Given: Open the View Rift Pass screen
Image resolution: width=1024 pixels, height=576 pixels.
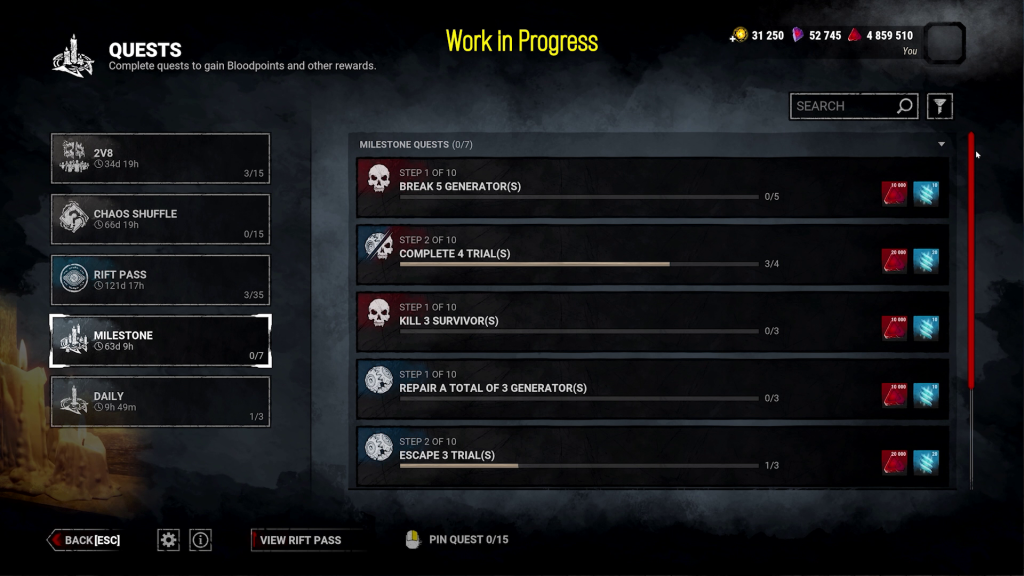Looking at the screenshot, I should pyautogui.click(x=300, y=540).
